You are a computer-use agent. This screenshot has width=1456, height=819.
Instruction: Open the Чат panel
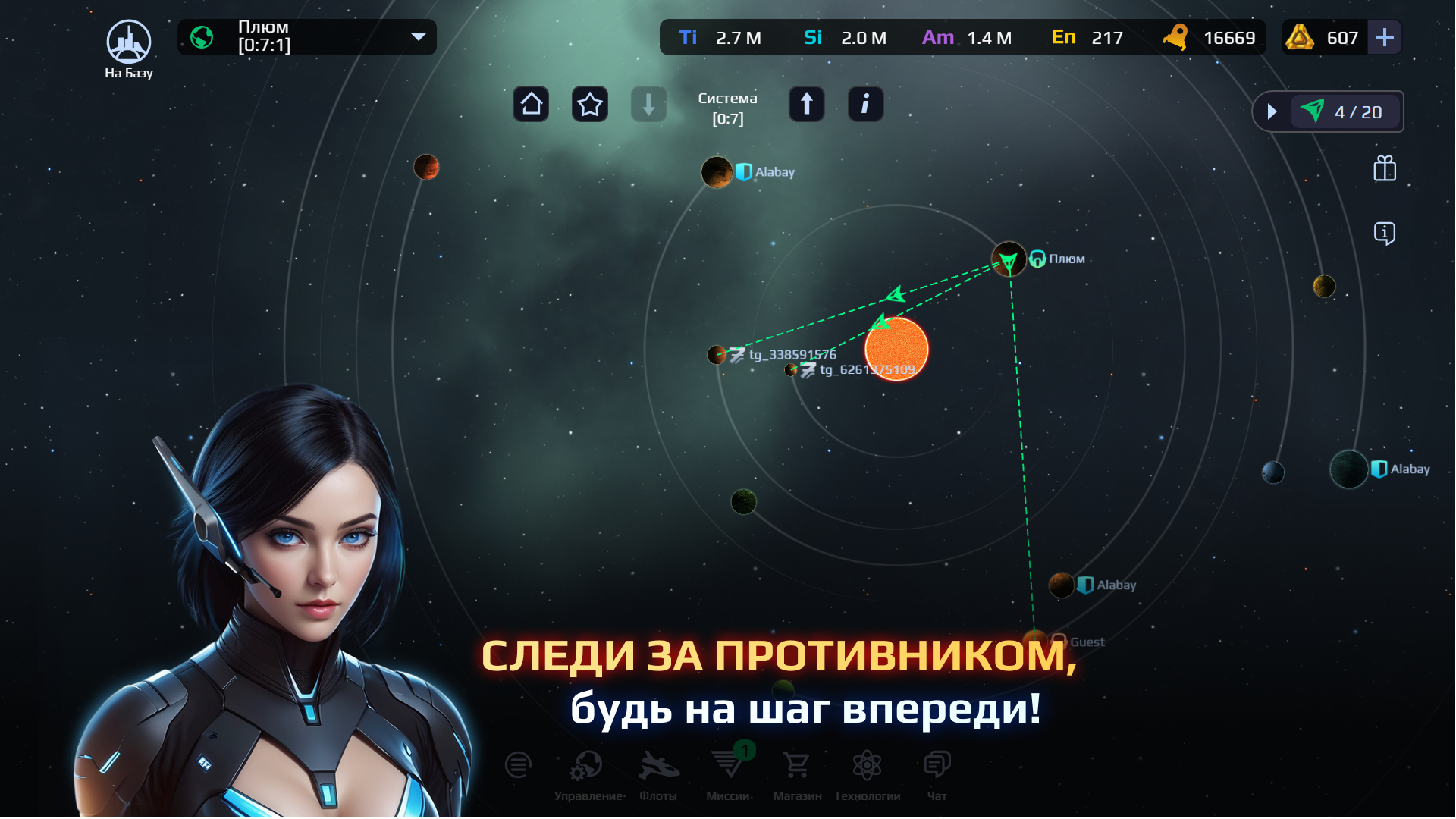click(x=937, y=766)
